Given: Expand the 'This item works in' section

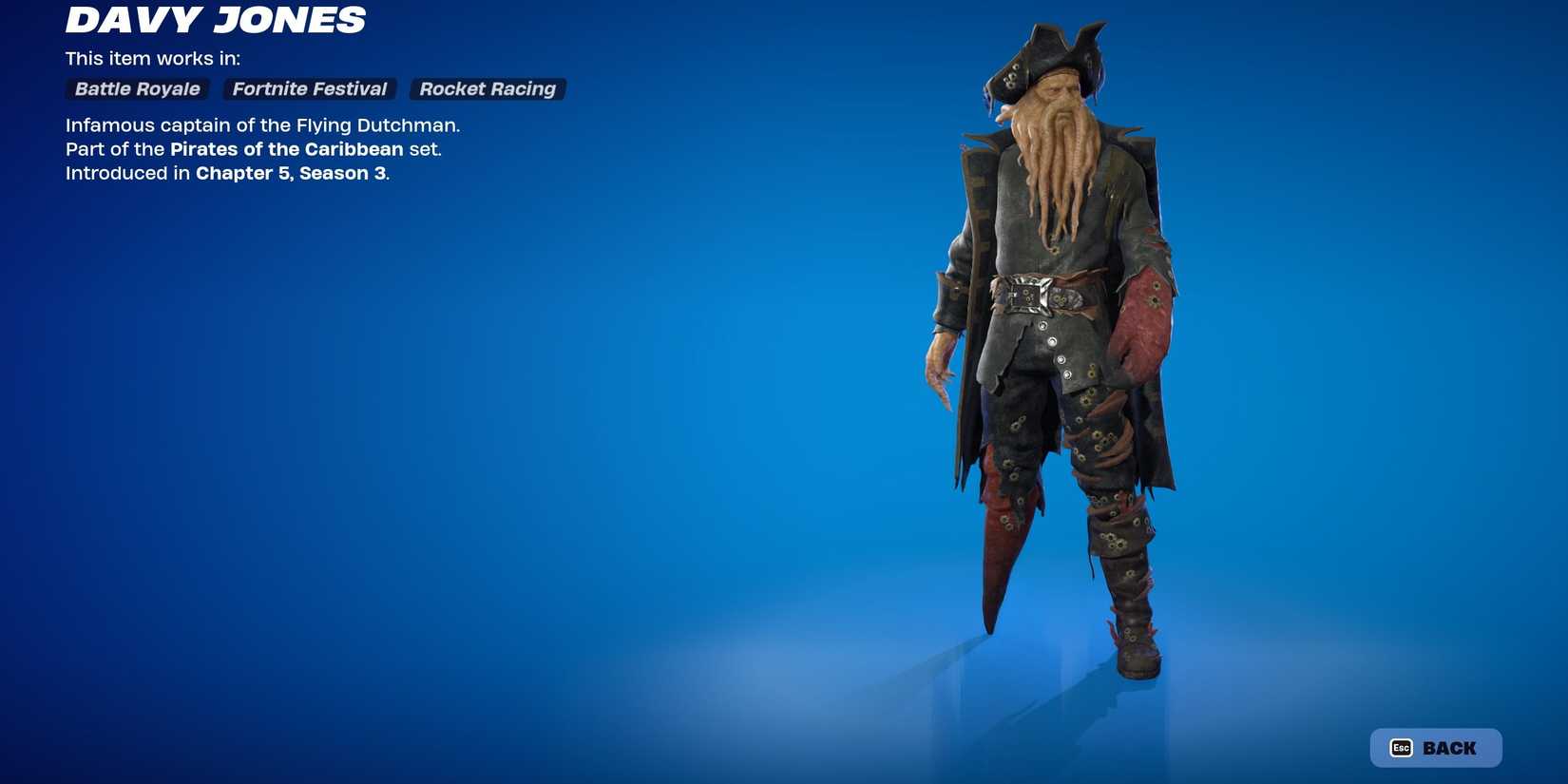Looking at the screenshot, I should tap(152, 58).
